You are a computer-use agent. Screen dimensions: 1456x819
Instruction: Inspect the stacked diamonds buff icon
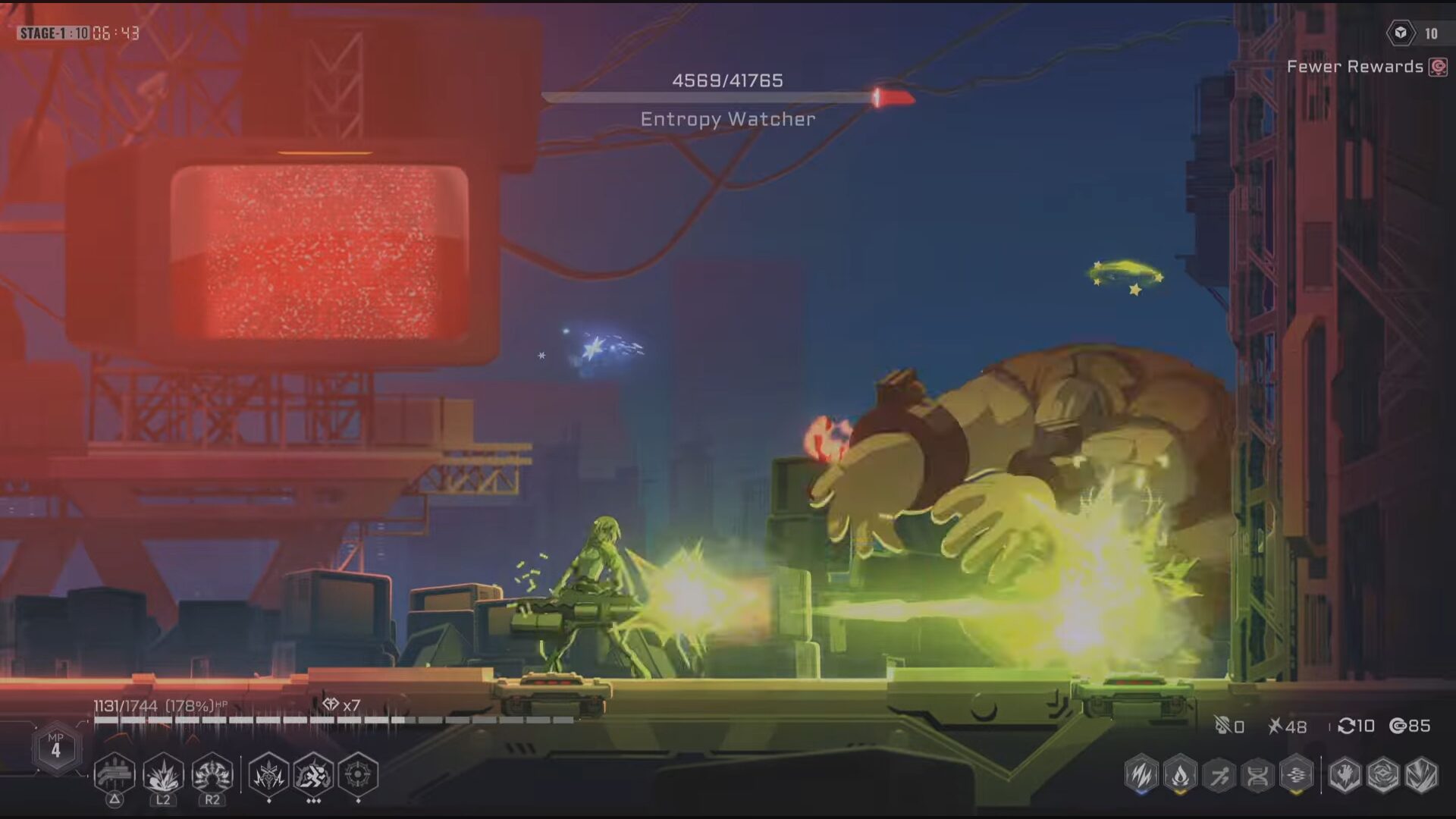pyautogui.click(x=1296, y=775)
